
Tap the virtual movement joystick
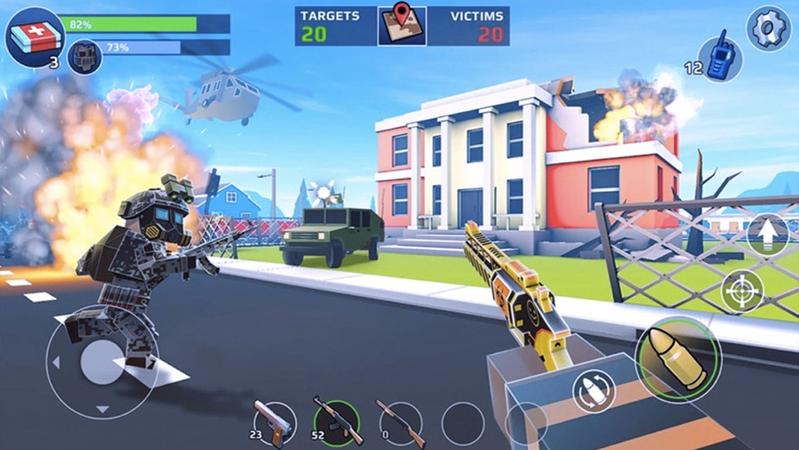(101, 360)
